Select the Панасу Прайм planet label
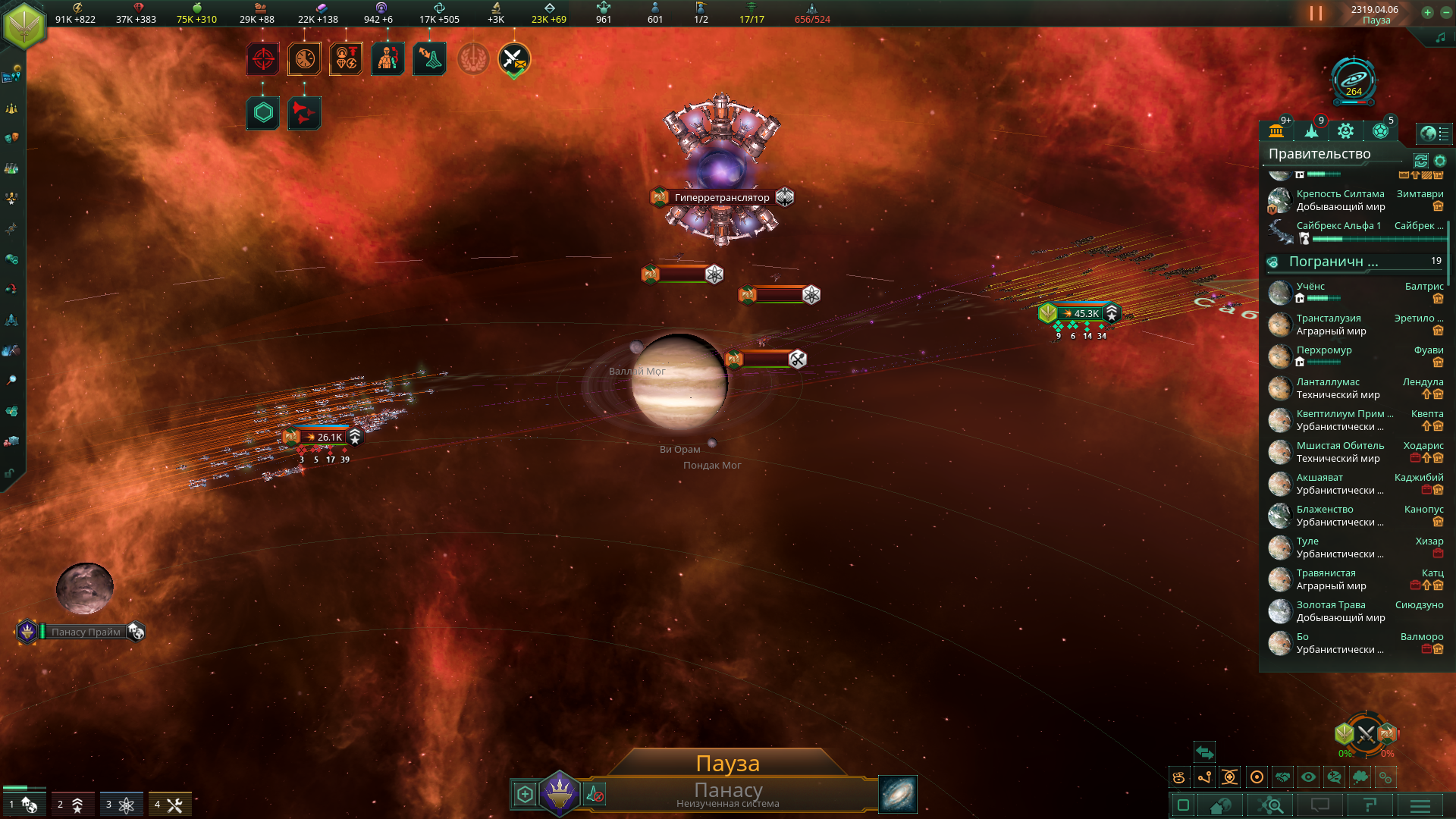Viewport: 1456px width, 819px height. tap(86, 632)
